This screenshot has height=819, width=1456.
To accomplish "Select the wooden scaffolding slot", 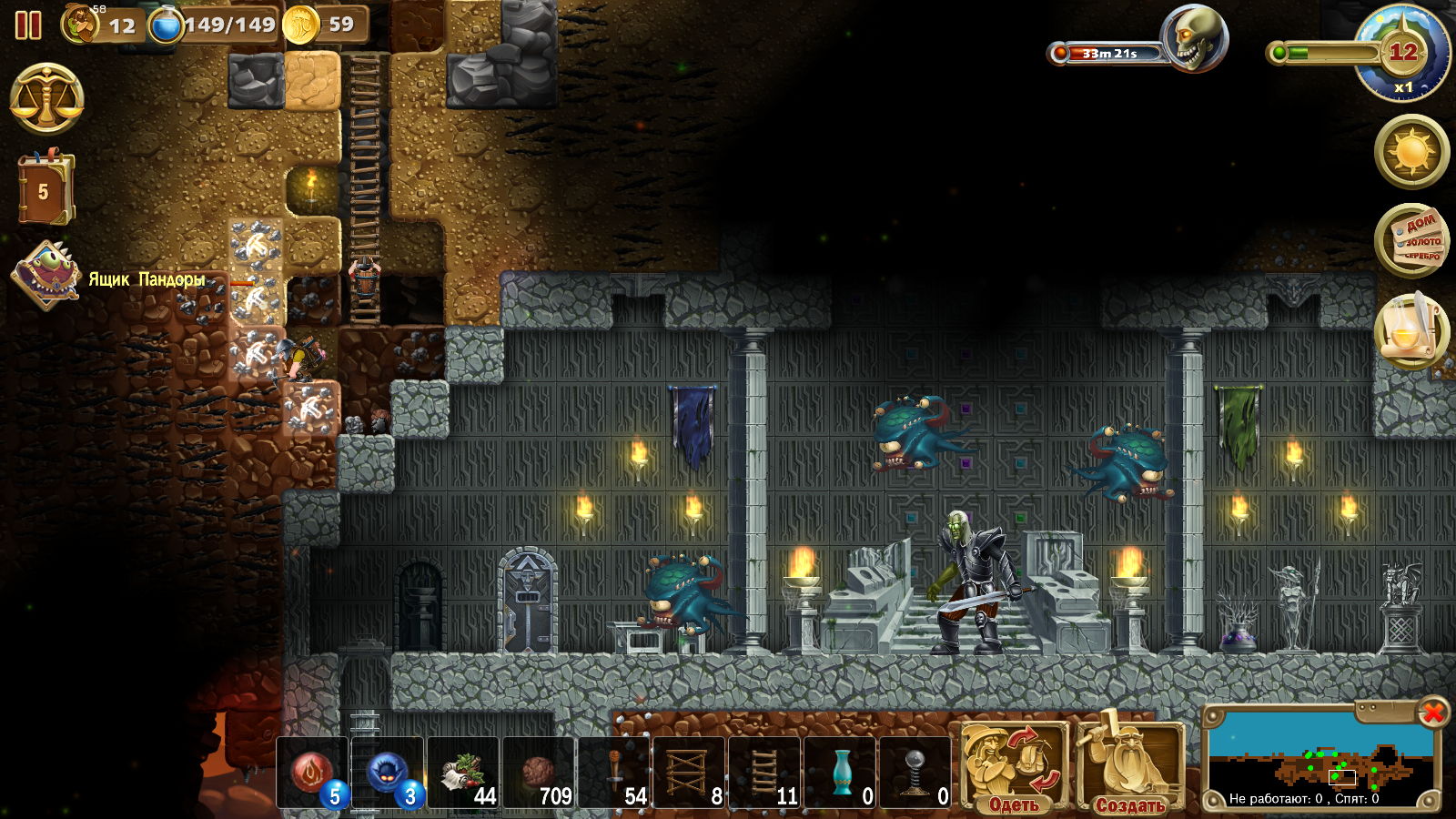I will click(x=689, y=773).
